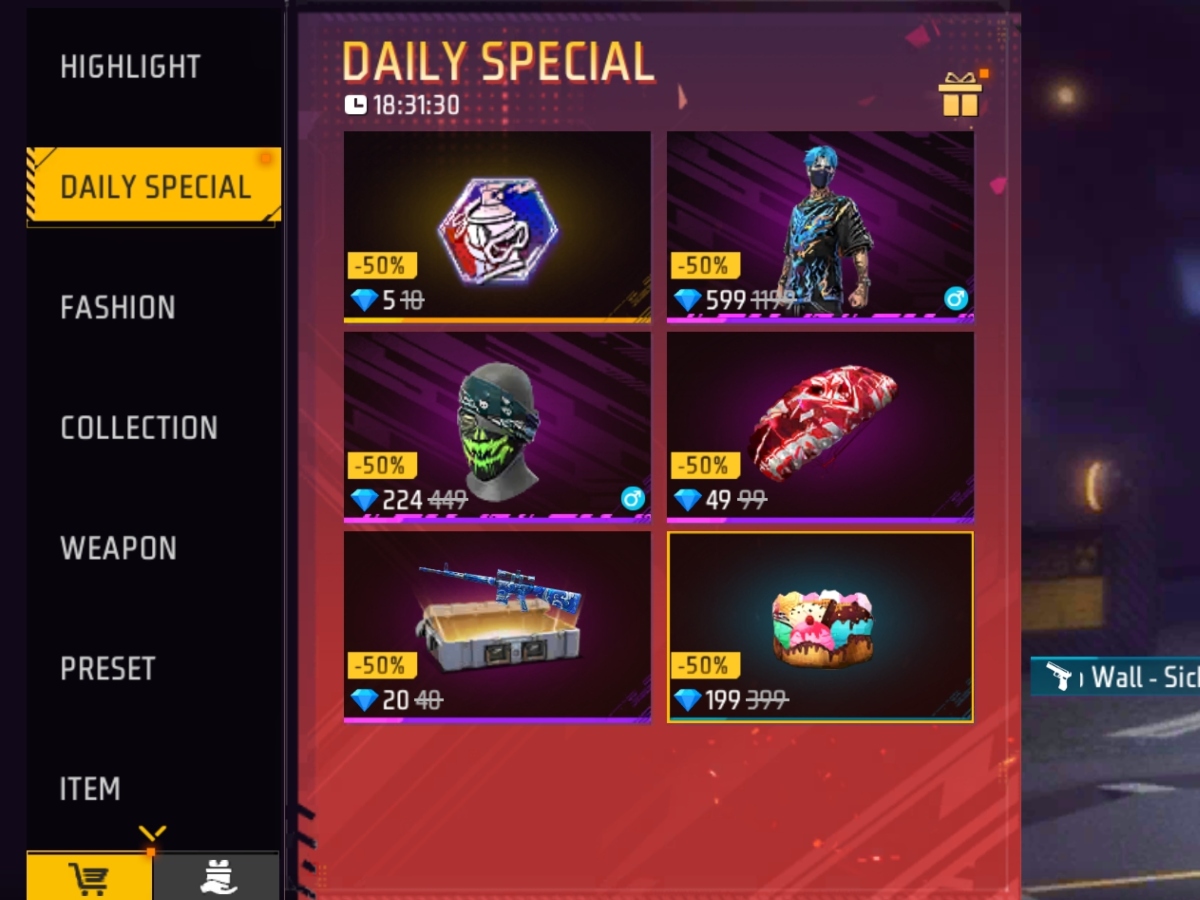The width and height of the screenshot is (1200, 900).
Task: Choose the blue-haired outfit for 599 diamonds
Action: coord(820,227)
